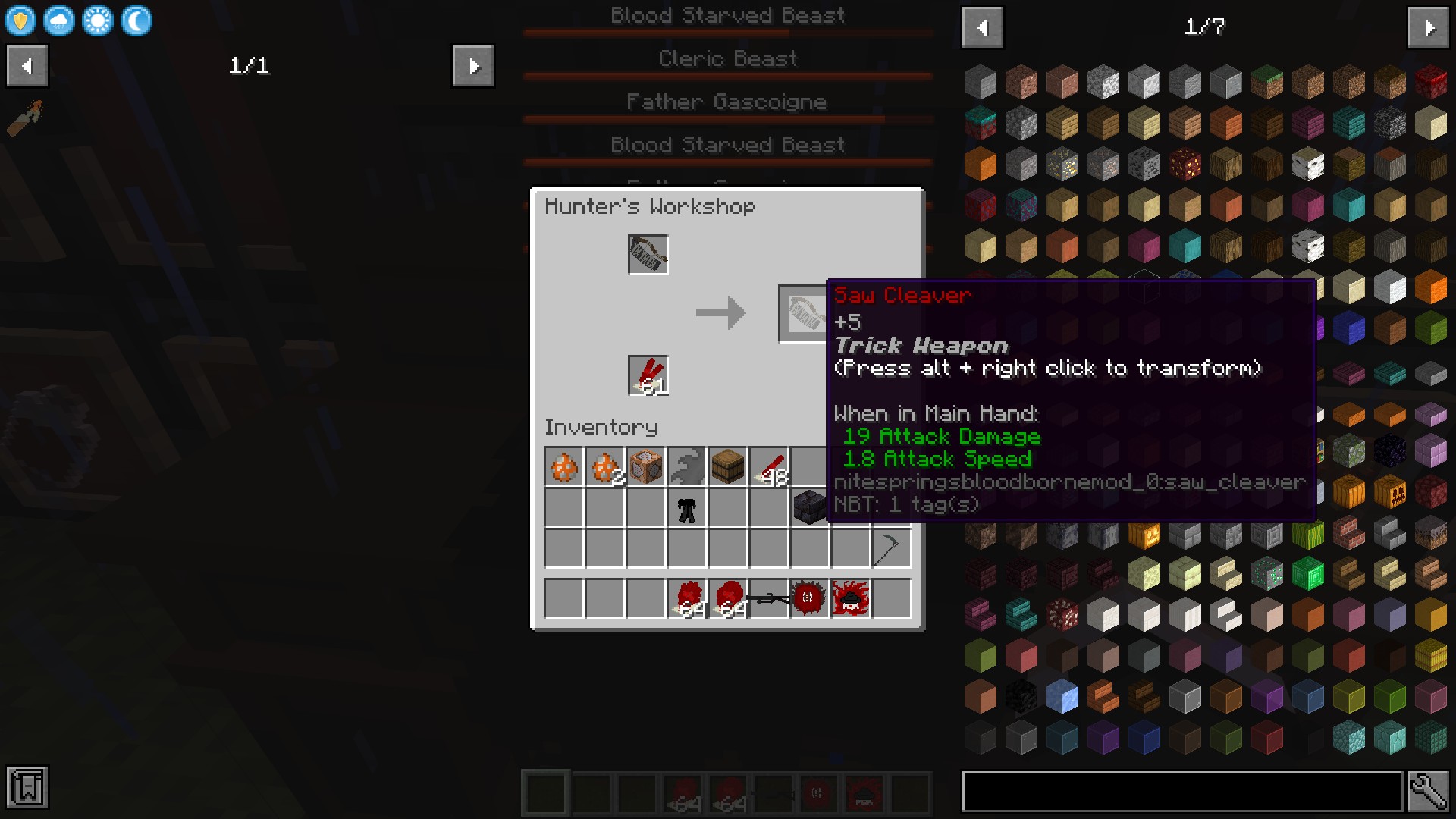Toggle the bookmark list button
This screenshot has width=1456, height=819.
[x=27, y=787]
